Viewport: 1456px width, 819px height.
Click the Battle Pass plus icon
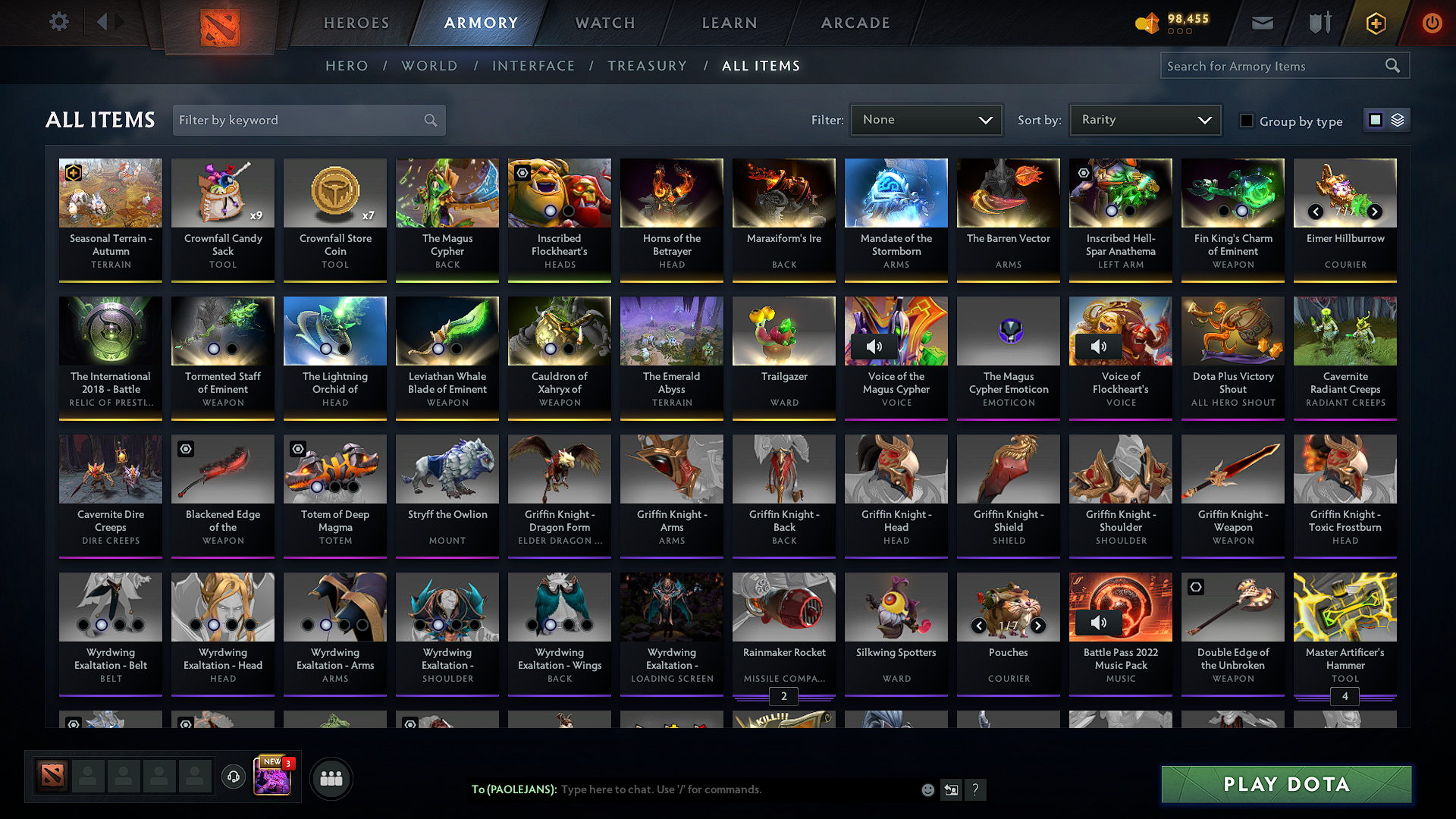(x=1375, y=23)
